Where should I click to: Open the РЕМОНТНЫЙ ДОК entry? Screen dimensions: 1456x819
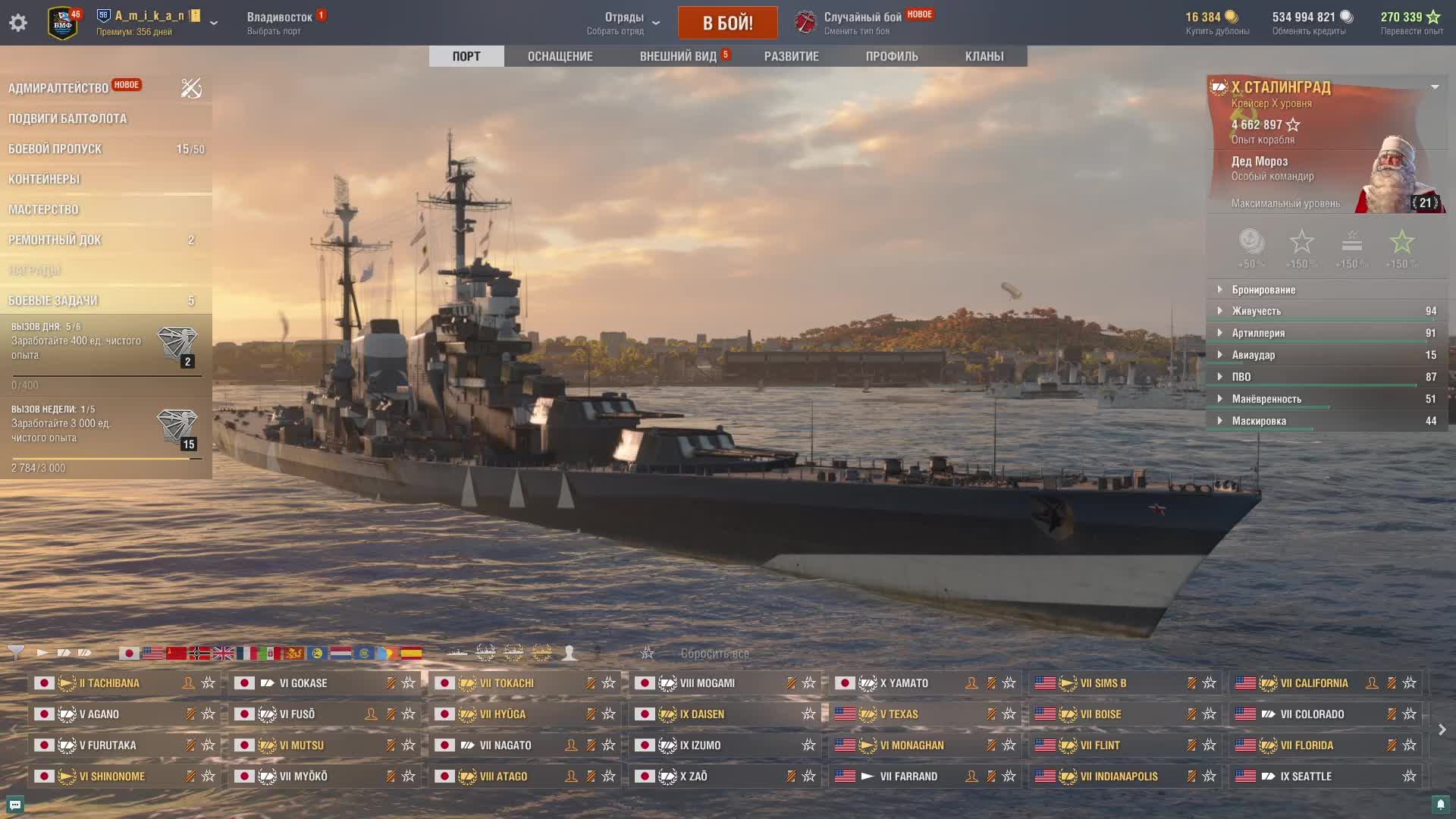point(55,240)
